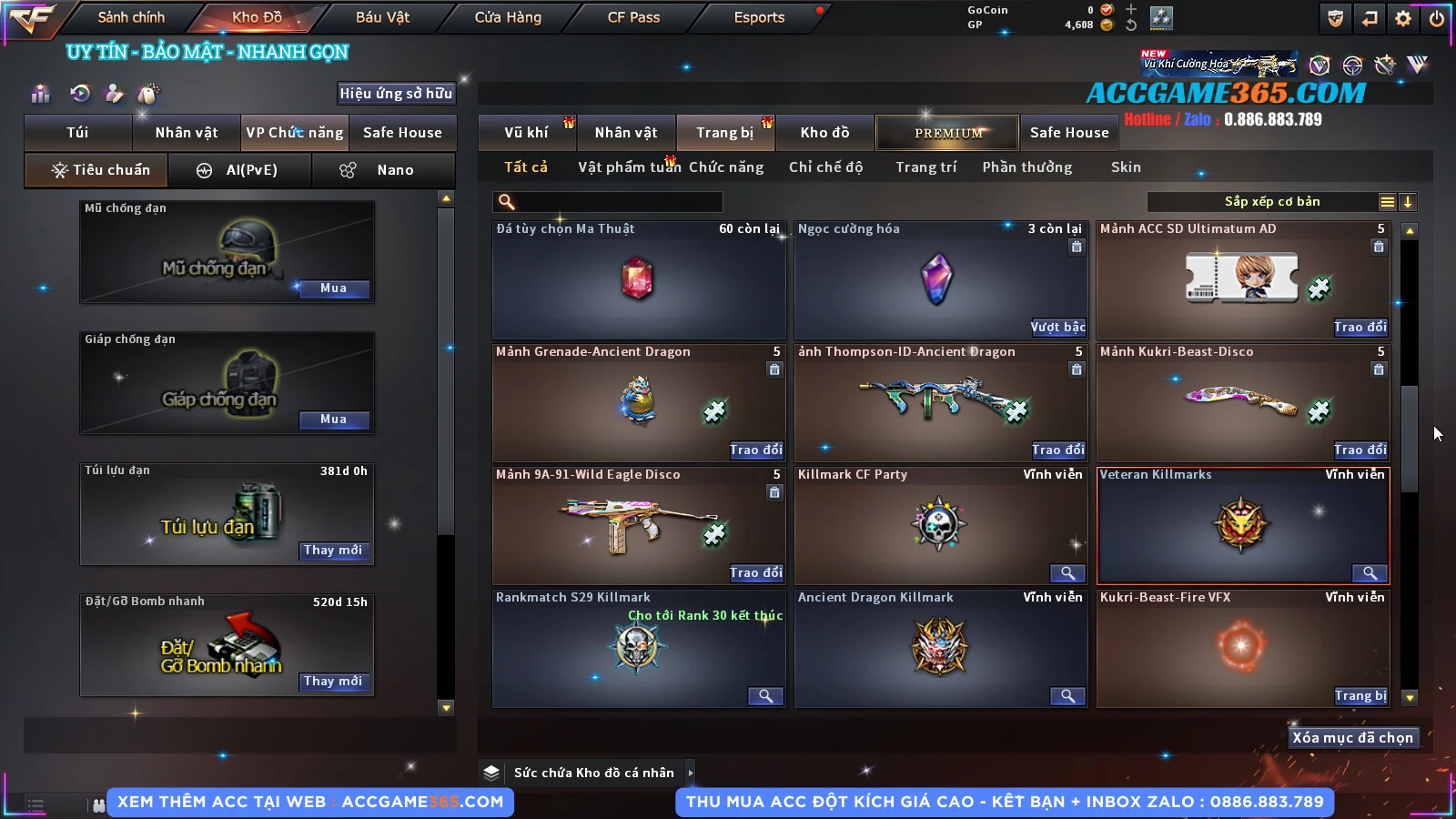Image resolution: width=1456 pixels, height=819 pixels.
Task: Click Vượt bậc on Ngọc cường hóa
Action: tap(1057, 328)
